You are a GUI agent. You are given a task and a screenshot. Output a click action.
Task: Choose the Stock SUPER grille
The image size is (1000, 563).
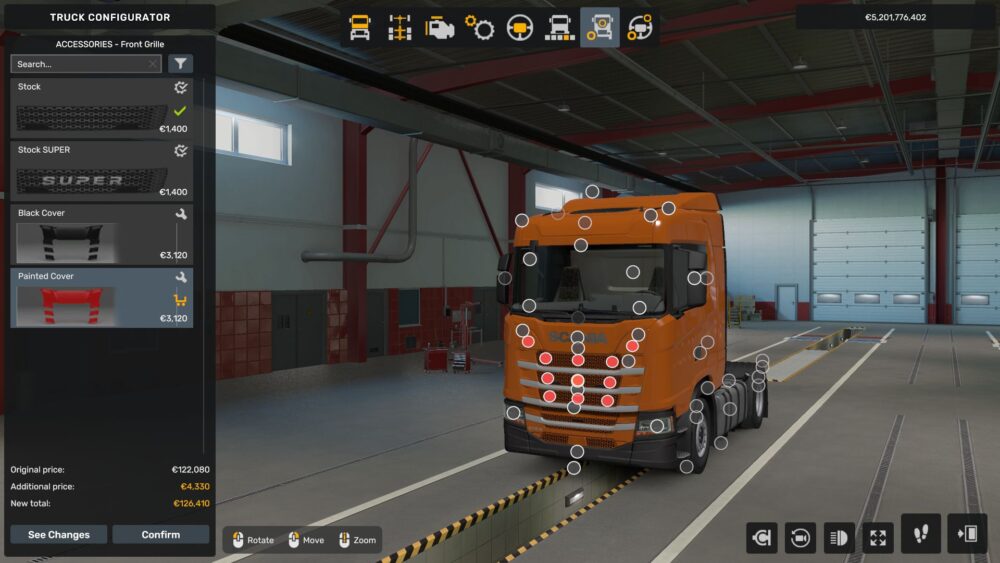coord(101,170)
